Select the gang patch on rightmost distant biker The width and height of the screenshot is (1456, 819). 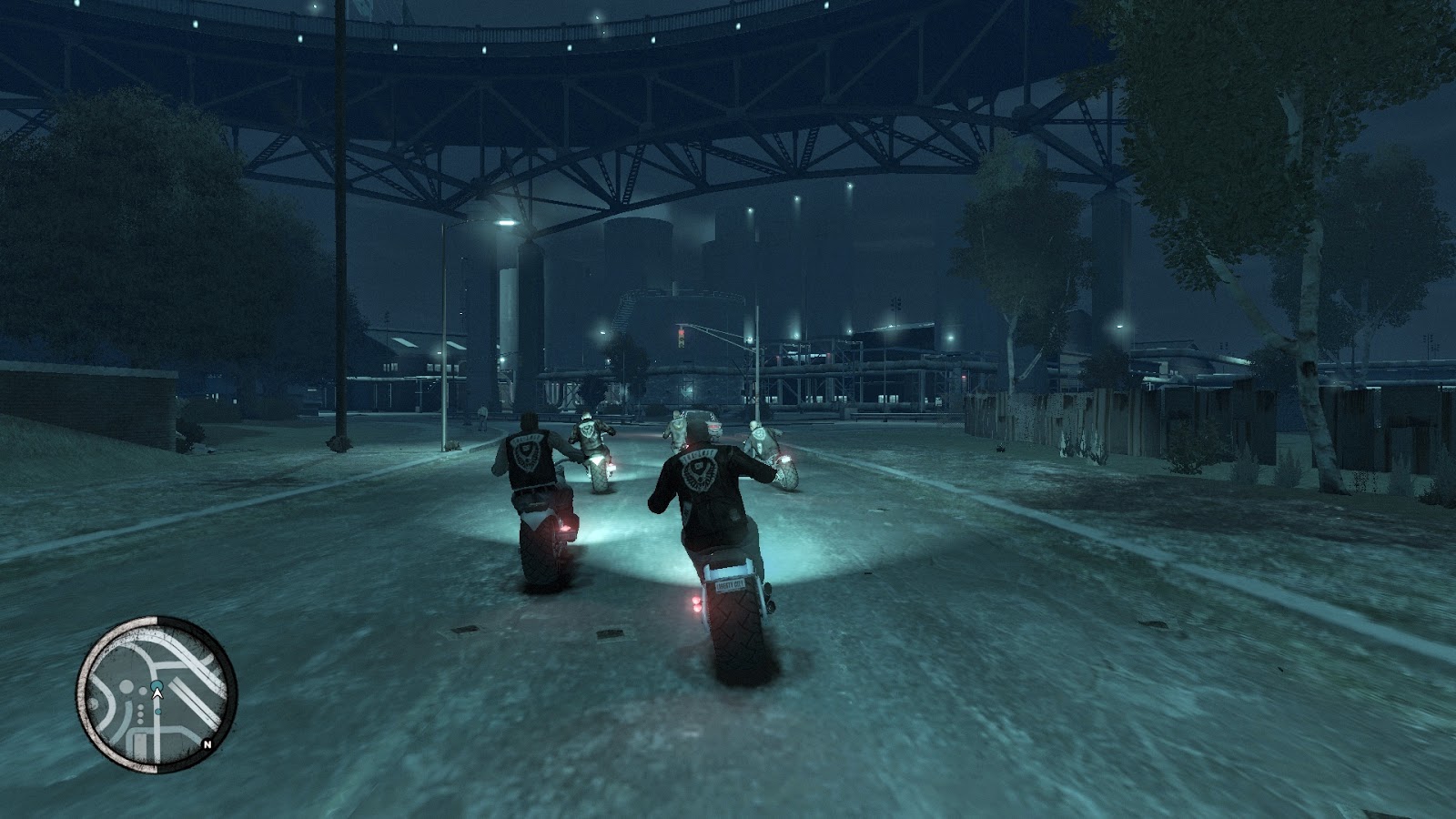coord(760,437)
